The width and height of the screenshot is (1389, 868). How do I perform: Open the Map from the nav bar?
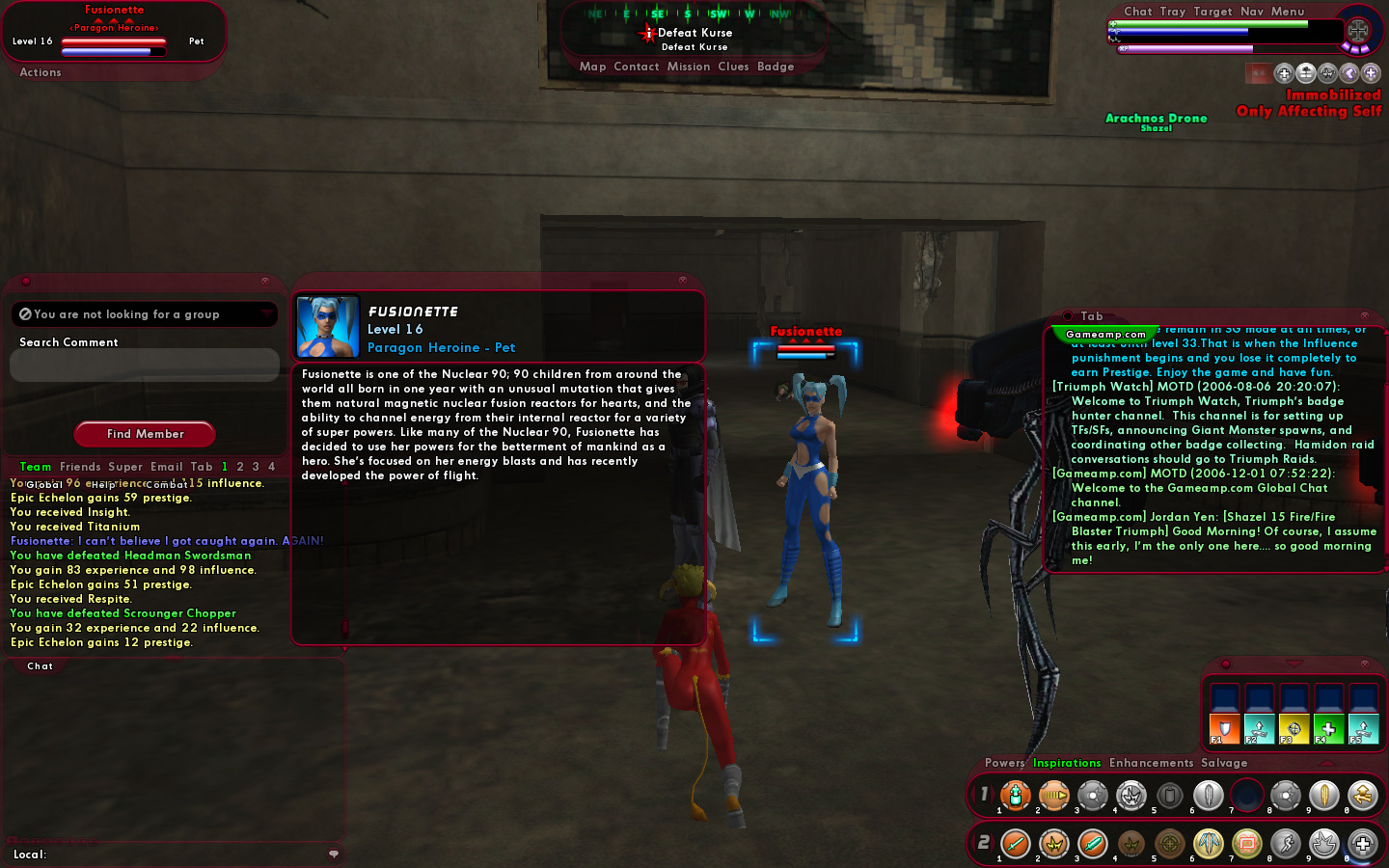tap(592, 68)
